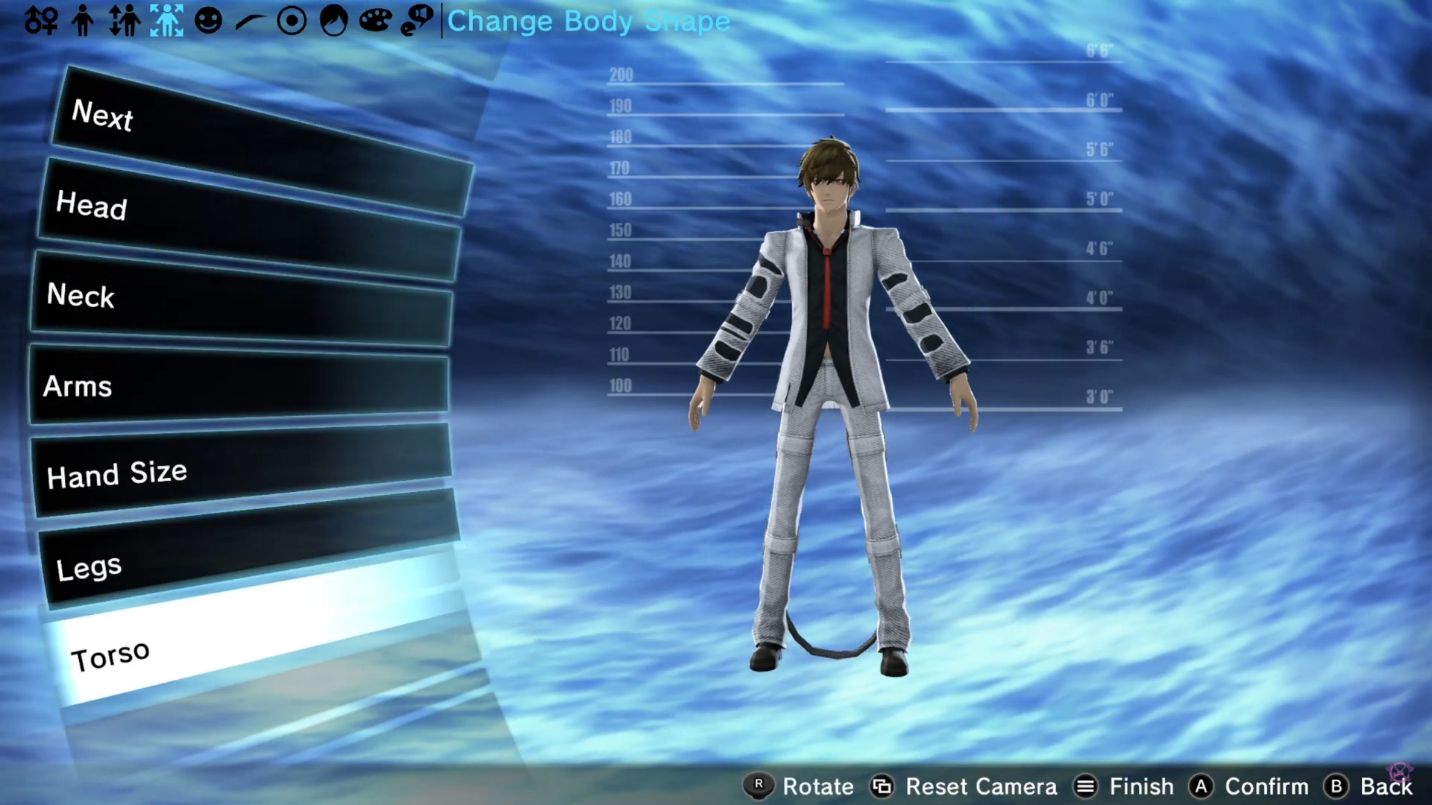Select the highlighted body shape tab icon

coord(166,21)
